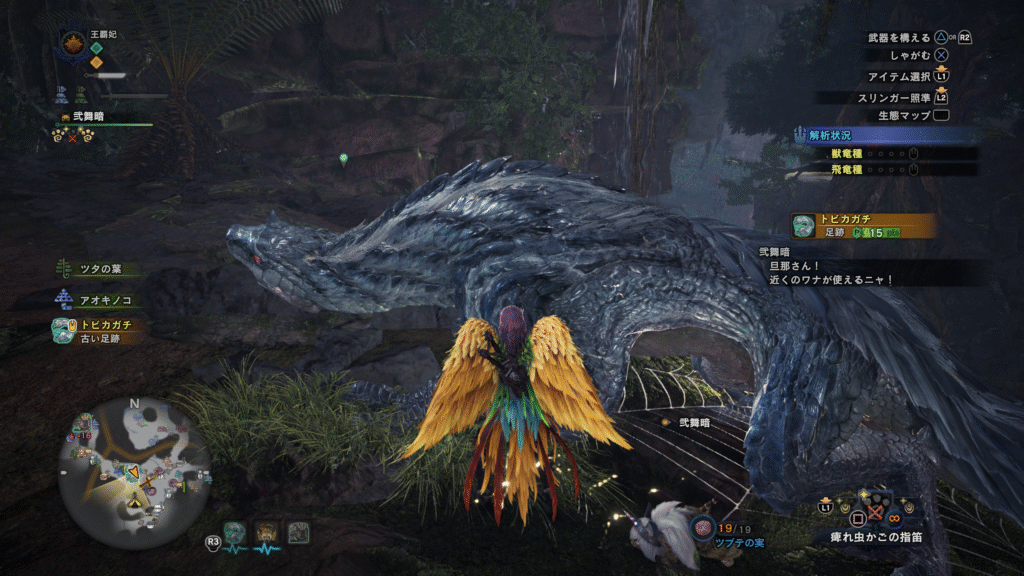
Task: Click the 王爵妃 player emblem icon
Action: [73, 43]
